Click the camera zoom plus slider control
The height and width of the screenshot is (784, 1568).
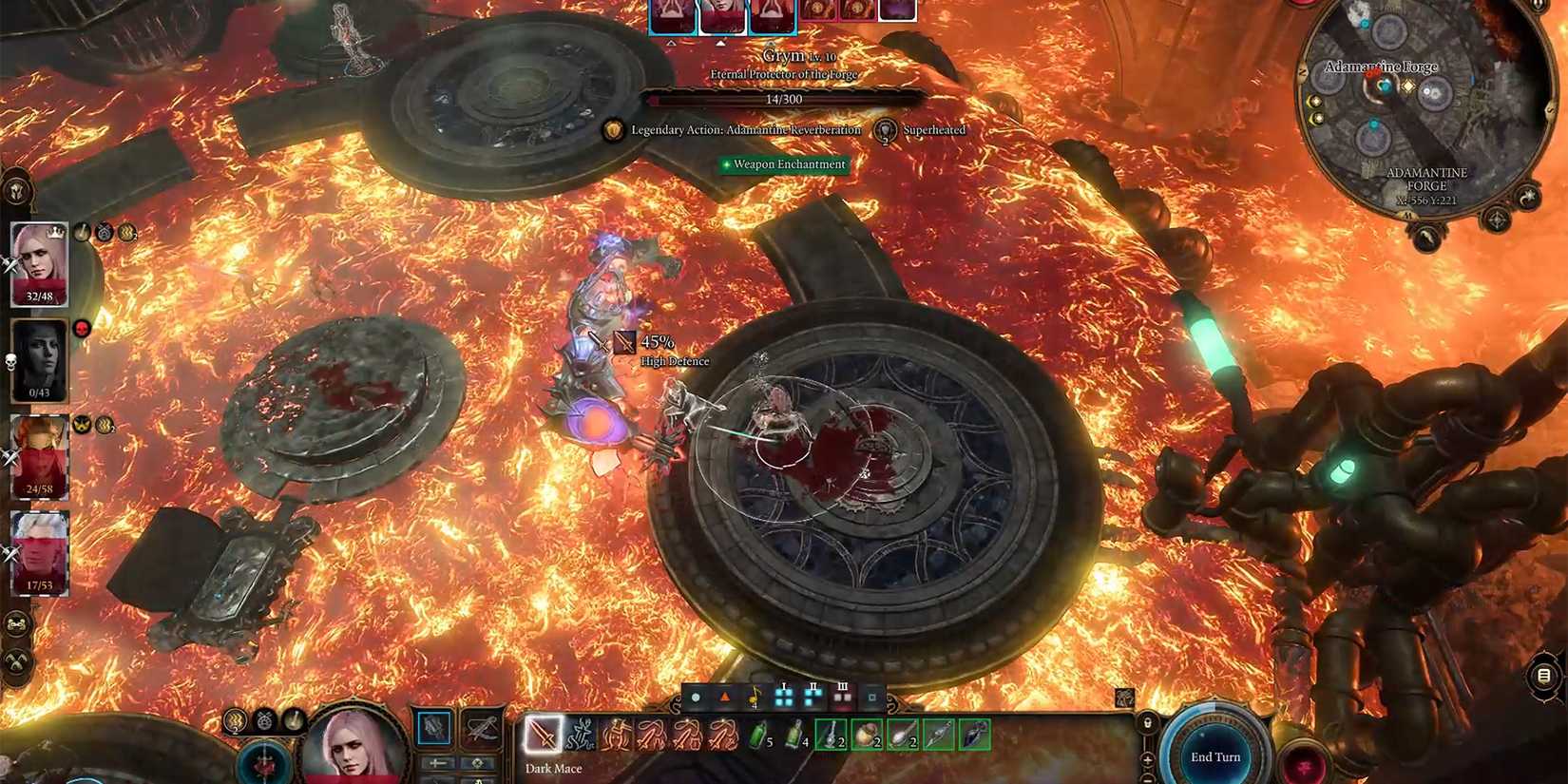tap(1147, 758)
